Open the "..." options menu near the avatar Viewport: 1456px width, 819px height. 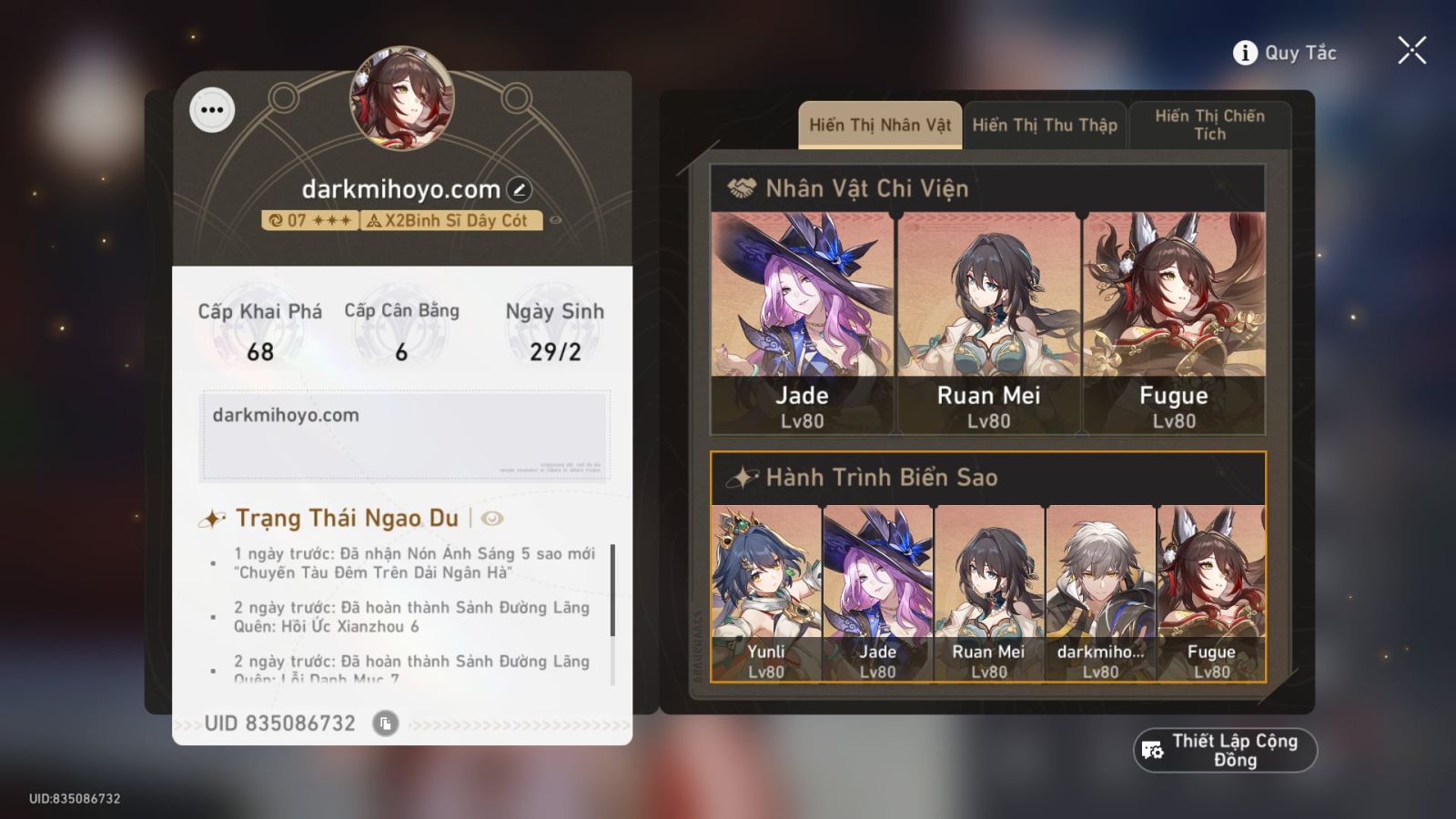(x=212, y=111)
